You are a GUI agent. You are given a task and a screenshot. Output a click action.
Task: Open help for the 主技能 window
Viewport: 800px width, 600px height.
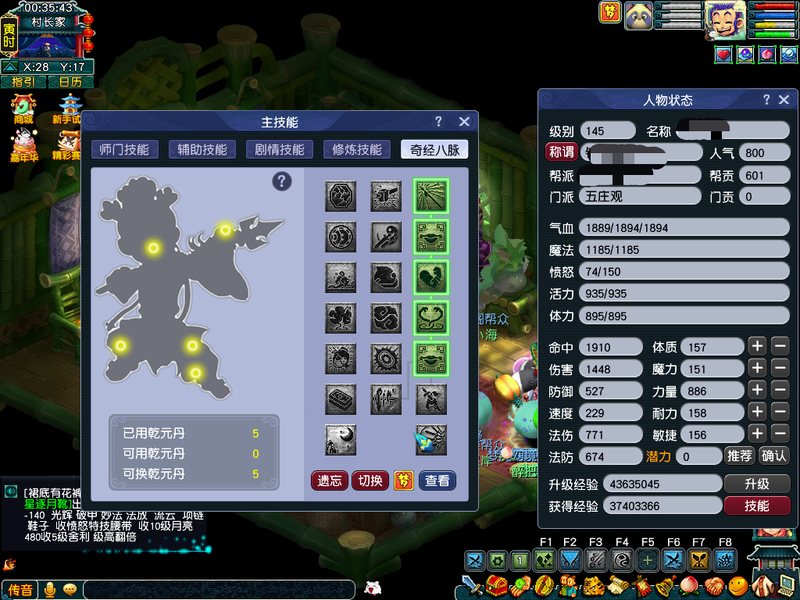[x=438, y=121]
